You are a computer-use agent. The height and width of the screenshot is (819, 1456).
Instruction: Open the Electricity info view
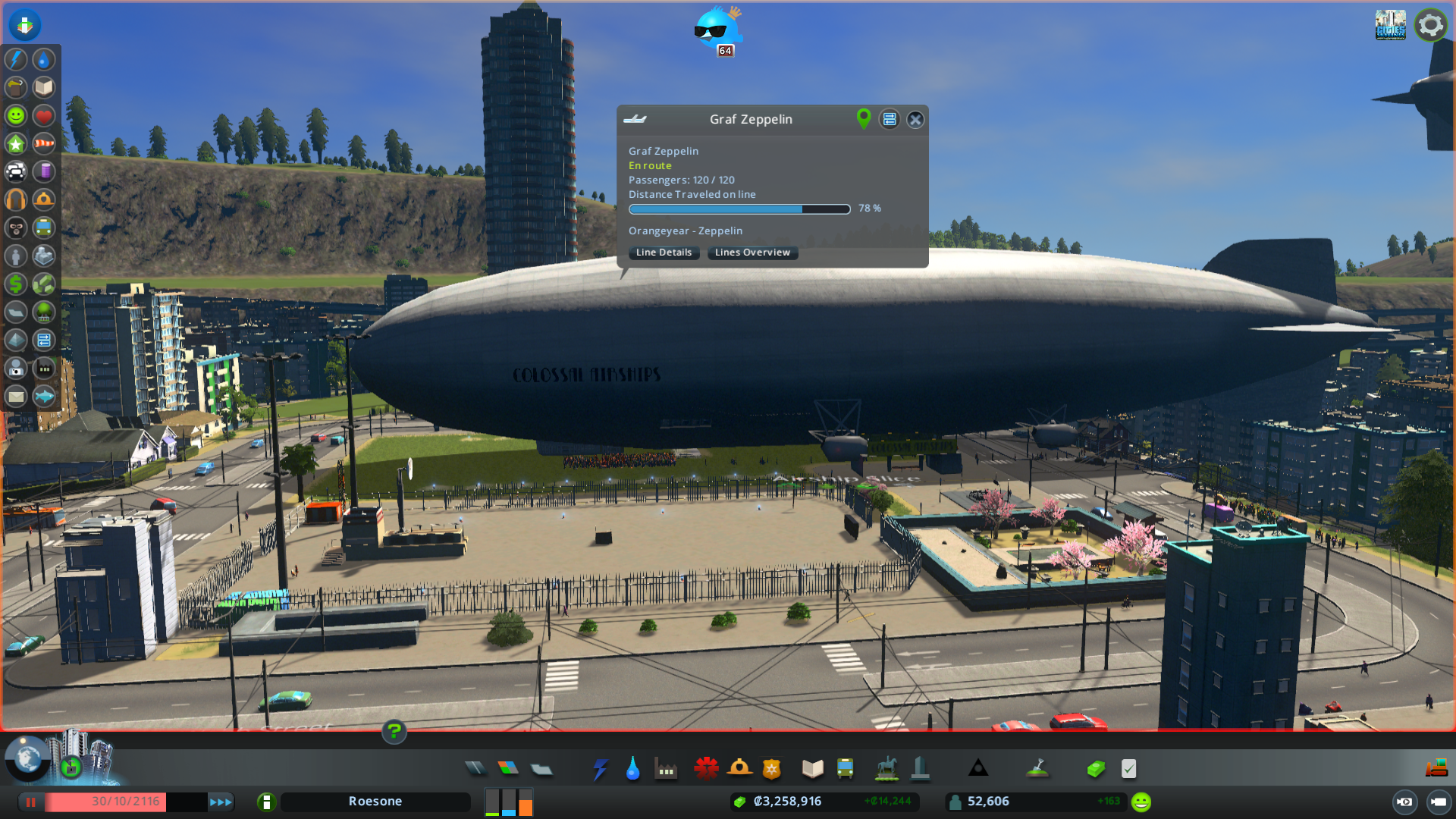(15, 58)
